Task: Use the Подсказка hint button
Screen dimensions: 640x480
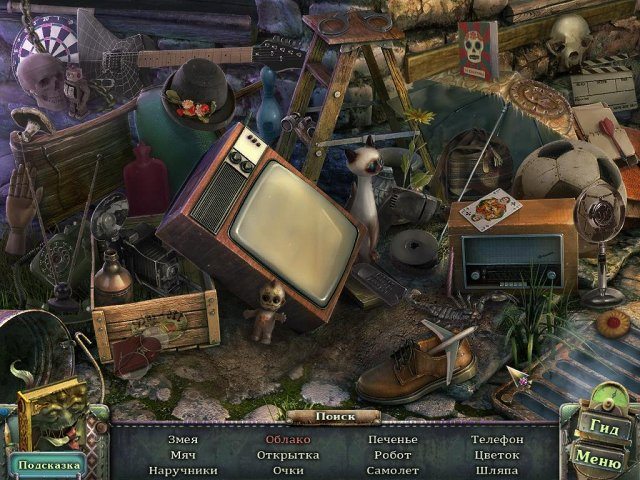Action: 47,464
